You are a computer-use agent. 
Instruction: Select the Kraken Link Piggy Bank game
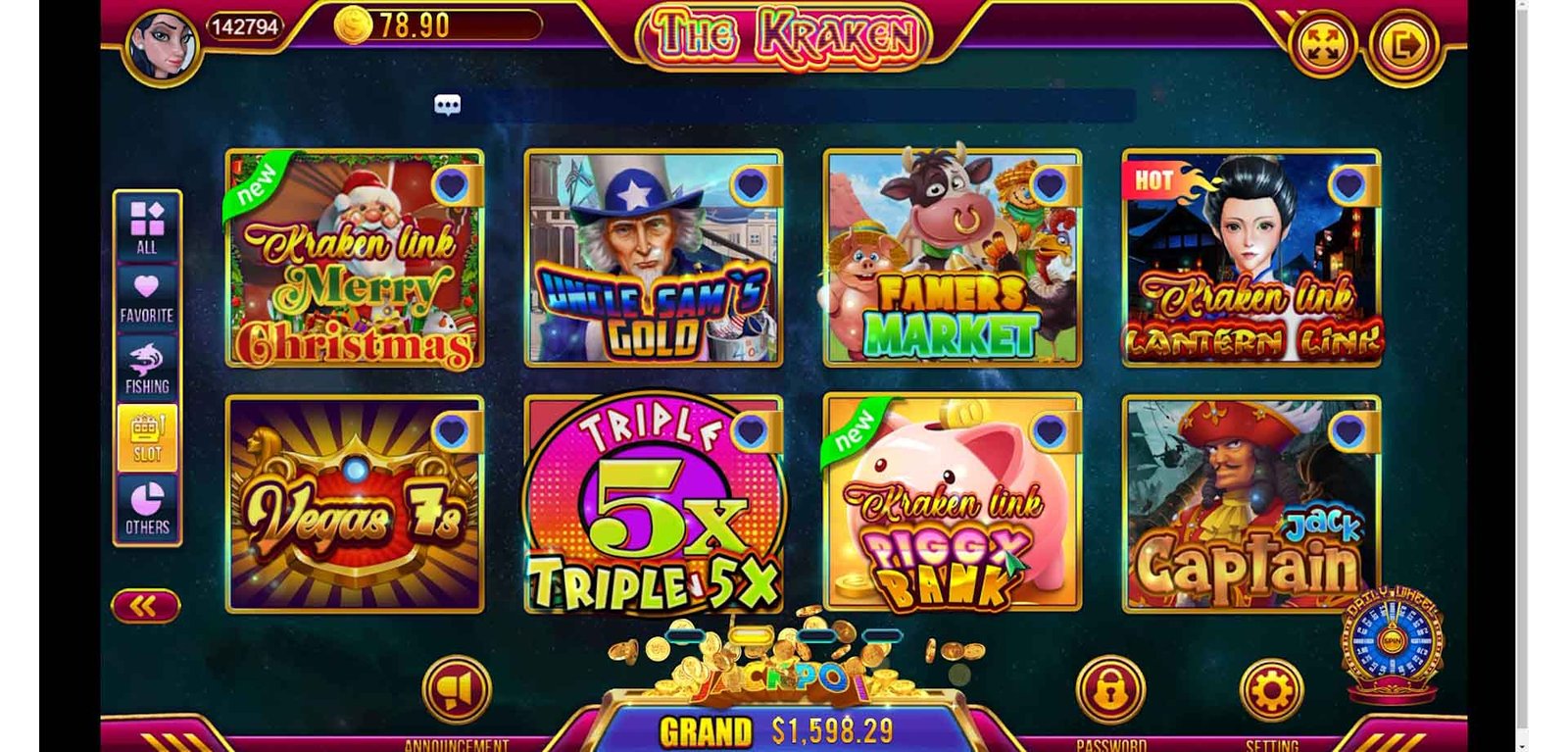[x=952, y=504]
